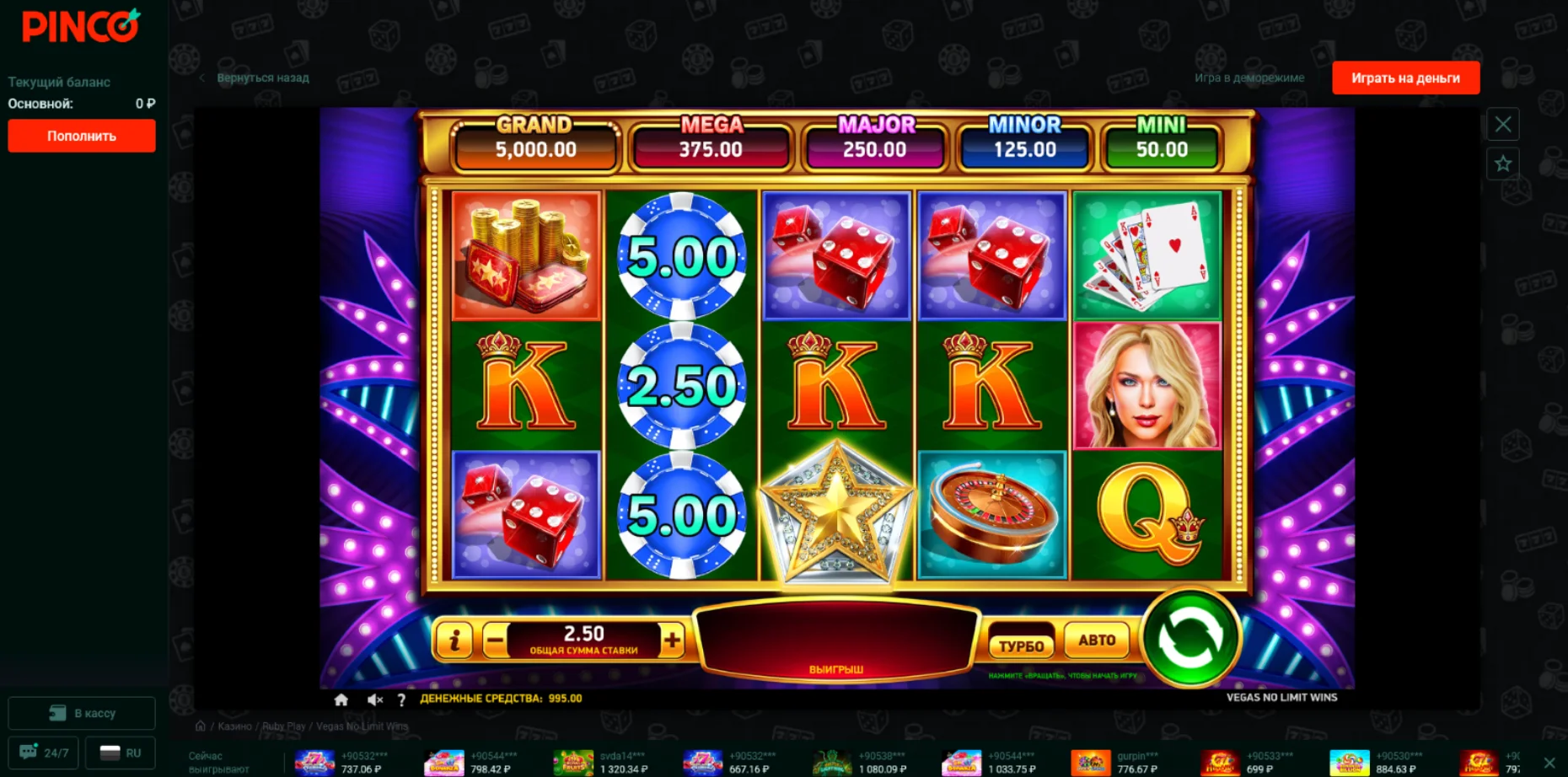Screen dimensions: 1568x777
Task: Enable ТУРБО turbo mode
Action: [1021, 646]
